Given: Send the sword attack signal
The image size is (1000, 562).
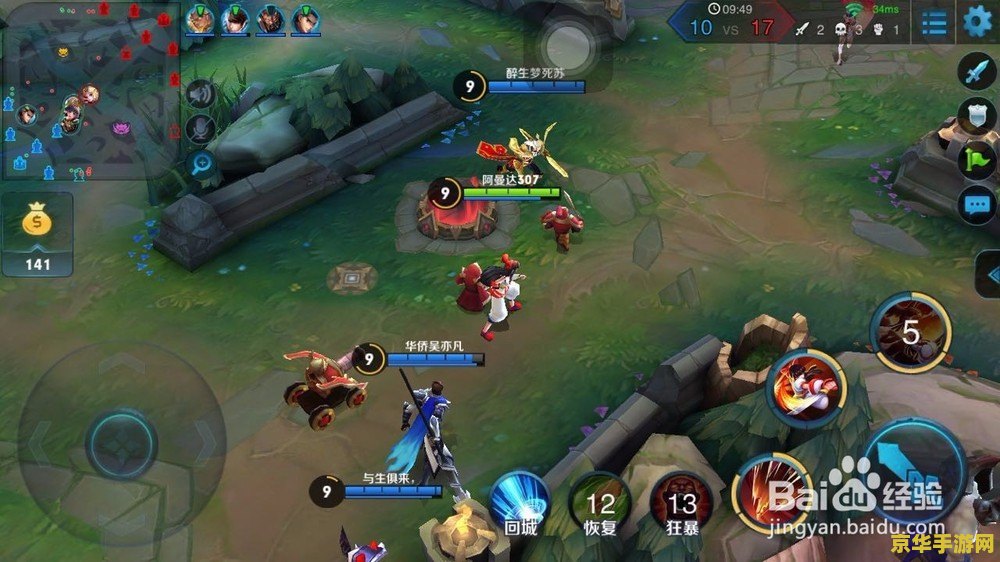Looking at the screenshot, I should (x=975, y=73).
